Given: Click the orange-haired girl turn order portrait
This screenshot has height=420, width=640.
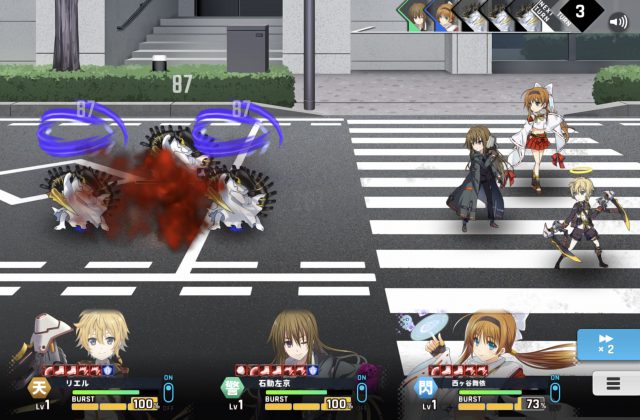Looking at the screenshot, I should 446,16.
